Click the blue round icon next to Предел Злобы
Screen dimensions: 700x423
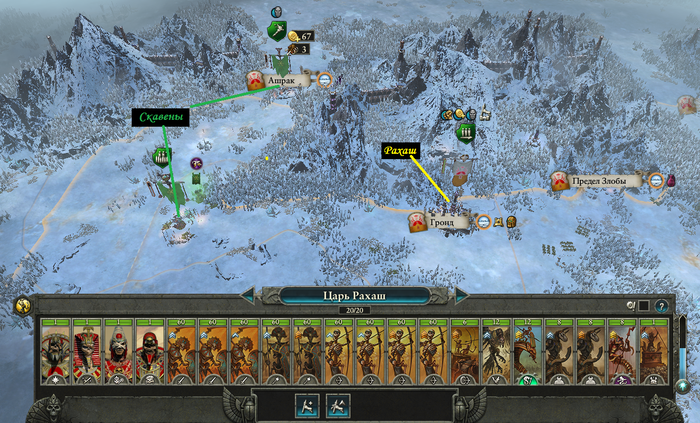click(656, 181)
